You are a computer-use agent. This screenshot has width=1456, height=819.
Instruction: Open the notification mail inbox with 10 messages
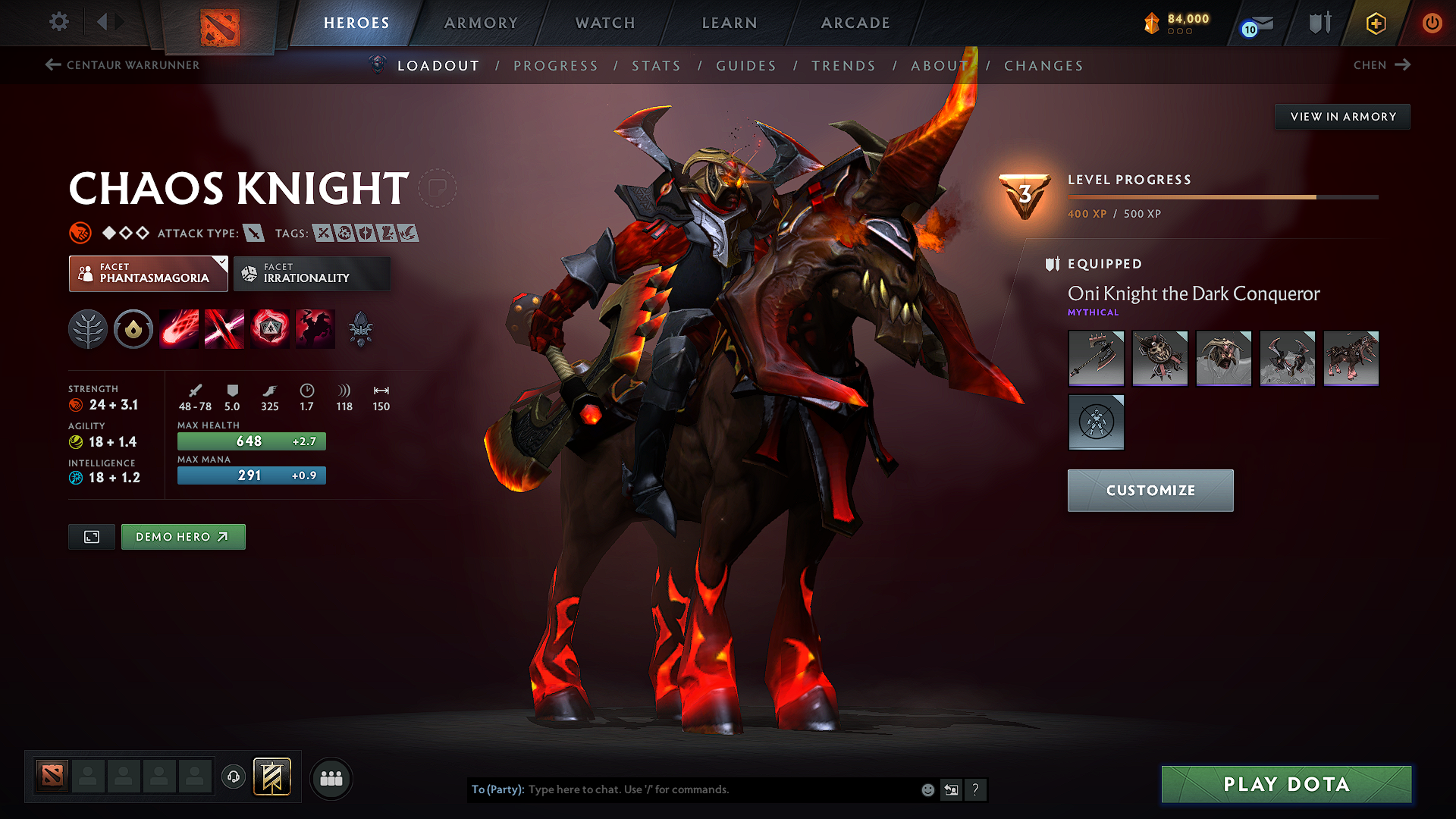(x=1257, y=24)
